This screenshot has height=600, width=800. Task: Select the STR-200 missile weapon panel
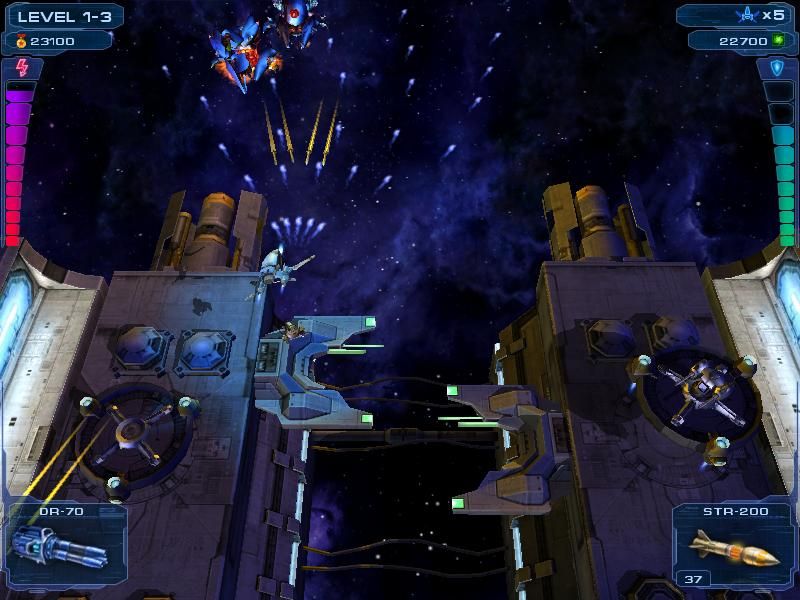pos(733,544)
